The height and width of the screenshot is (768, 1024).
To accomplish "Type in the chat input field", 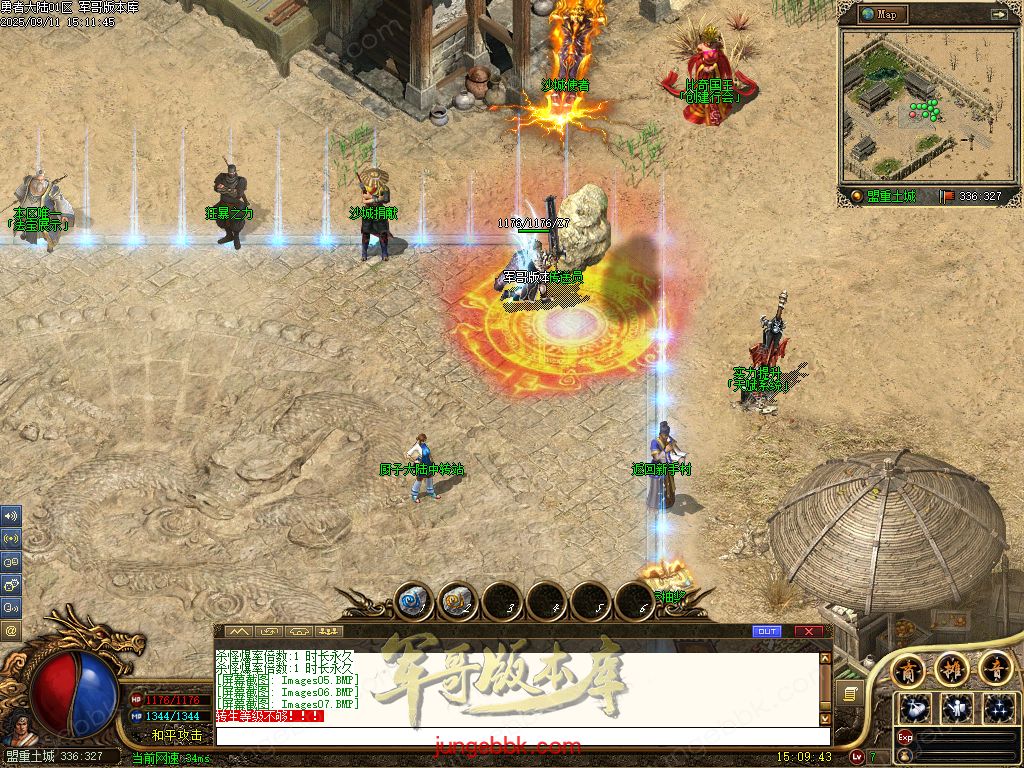I will 520,736.
